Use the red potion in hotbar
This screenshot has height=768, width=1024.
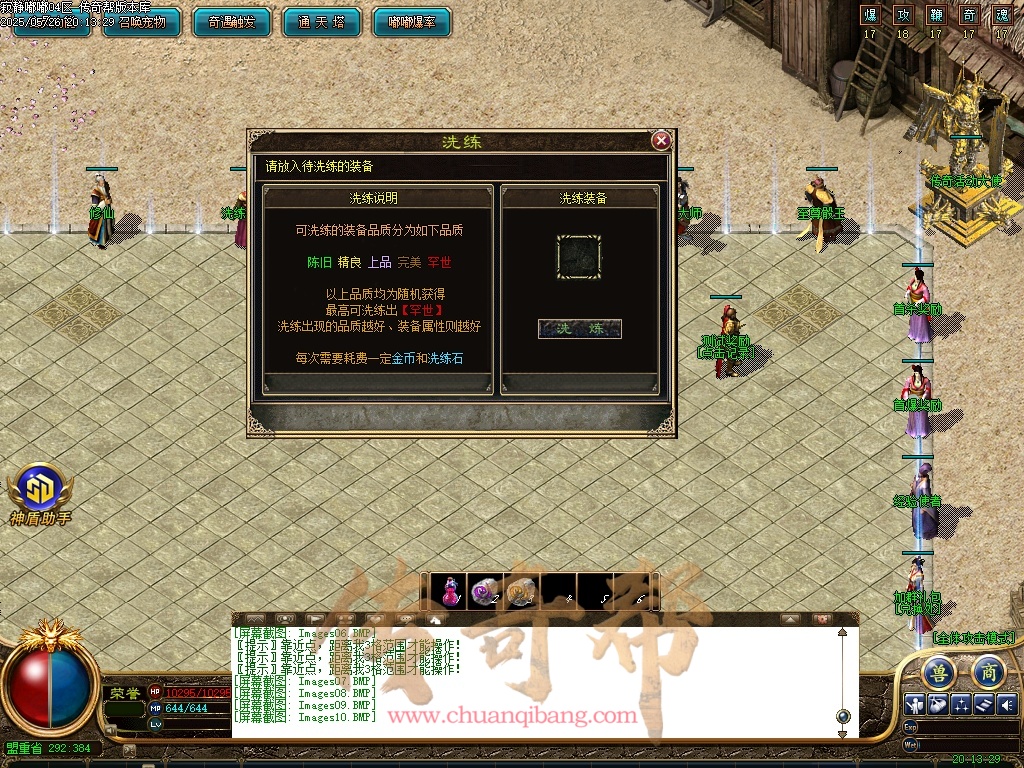(x=452, y=592)
